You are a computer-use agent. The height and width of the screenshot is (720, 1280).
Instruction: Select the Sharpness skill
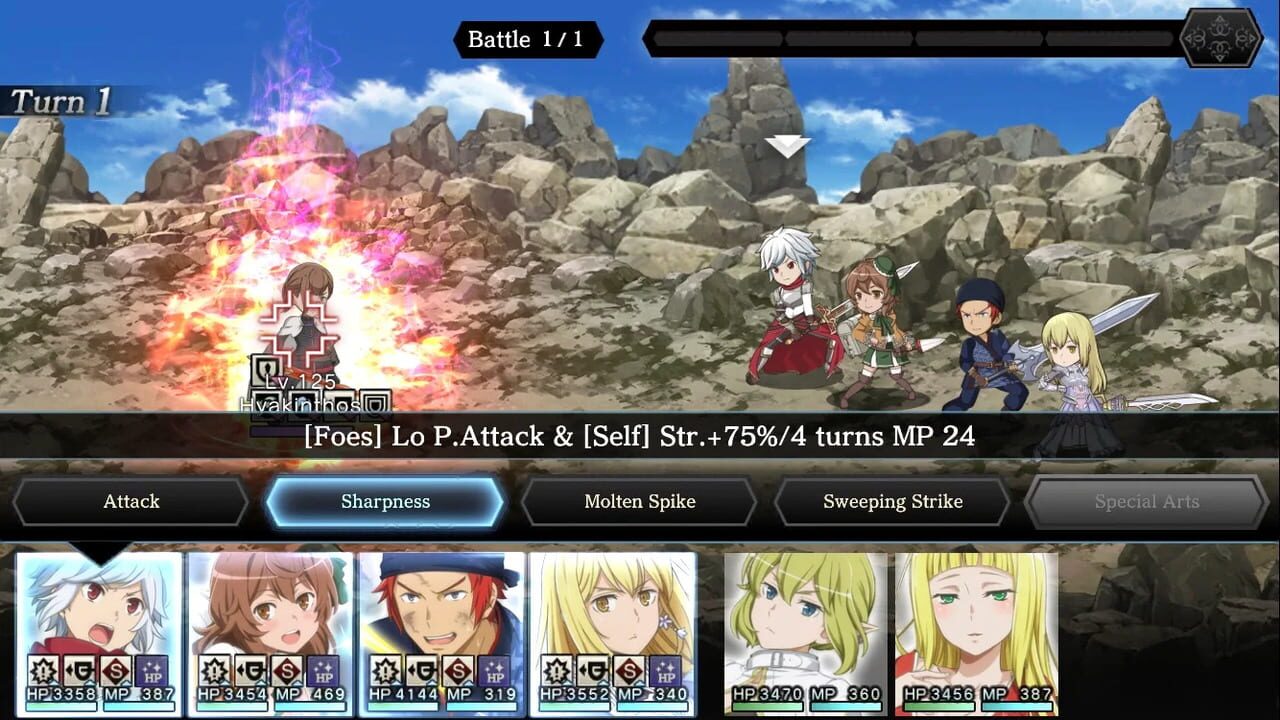pyautogui.click(x=386, y=501)
